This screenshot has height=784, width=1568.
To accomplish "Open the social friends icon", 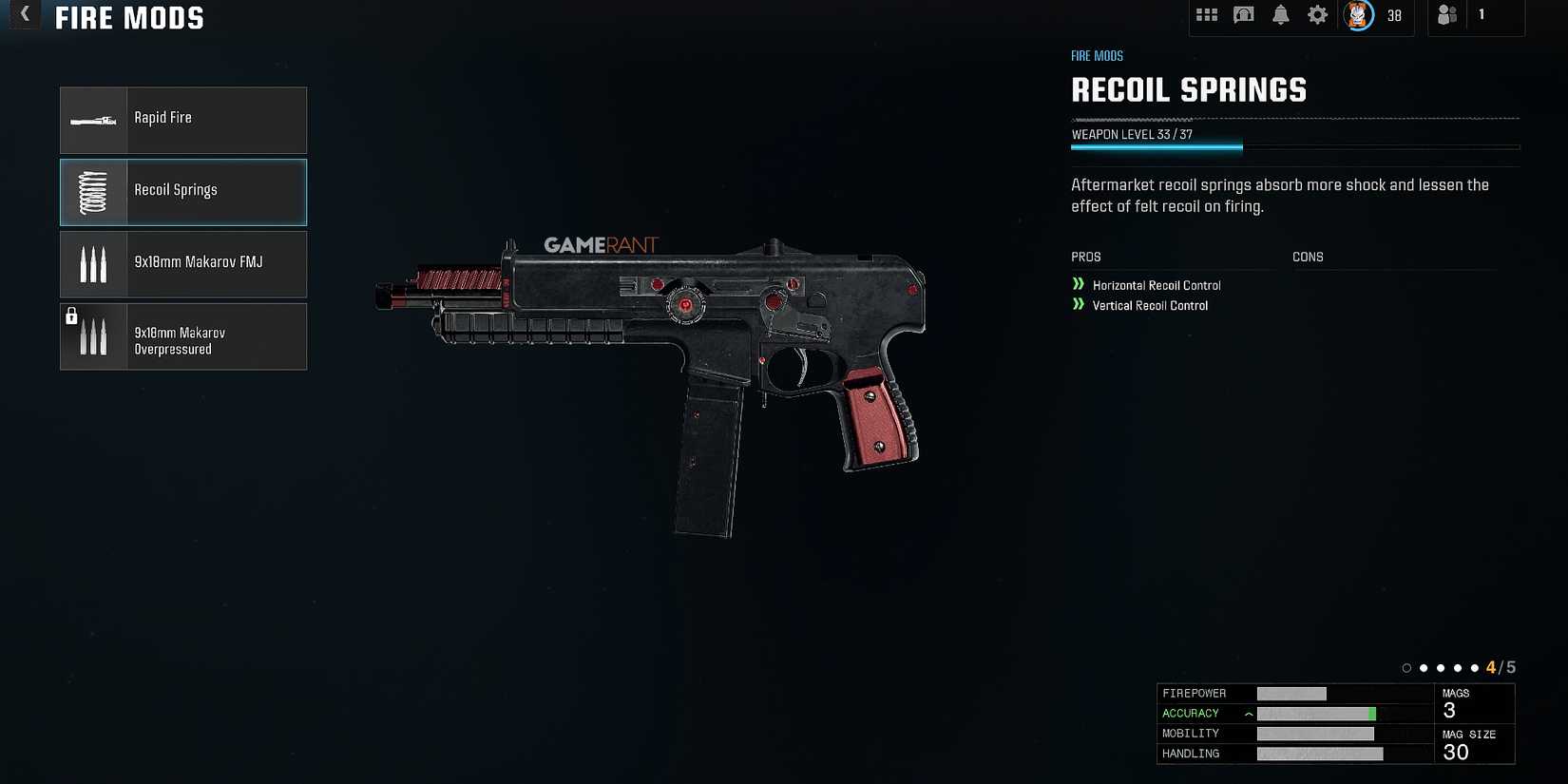I will 1446,14.
